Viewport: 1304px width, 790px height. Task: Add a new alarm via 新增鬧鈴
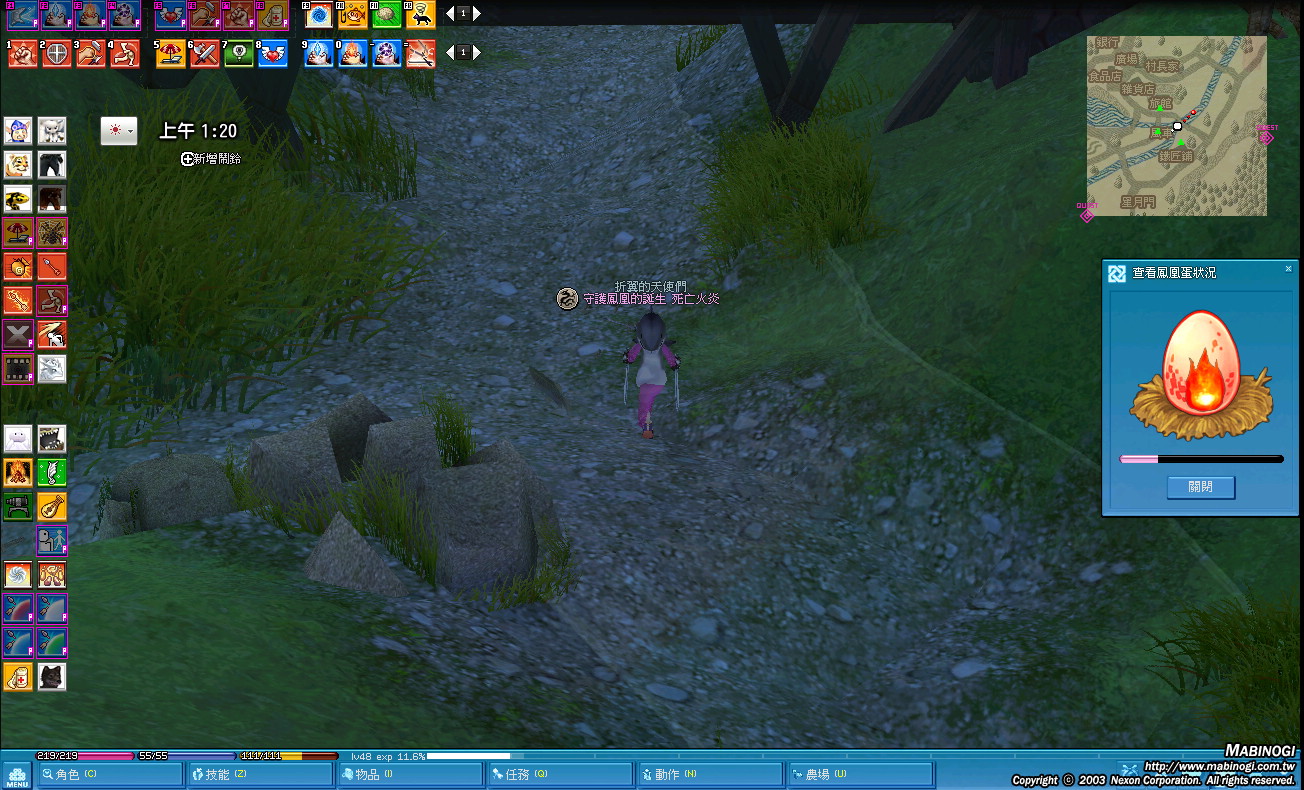(x=211, y=159)
